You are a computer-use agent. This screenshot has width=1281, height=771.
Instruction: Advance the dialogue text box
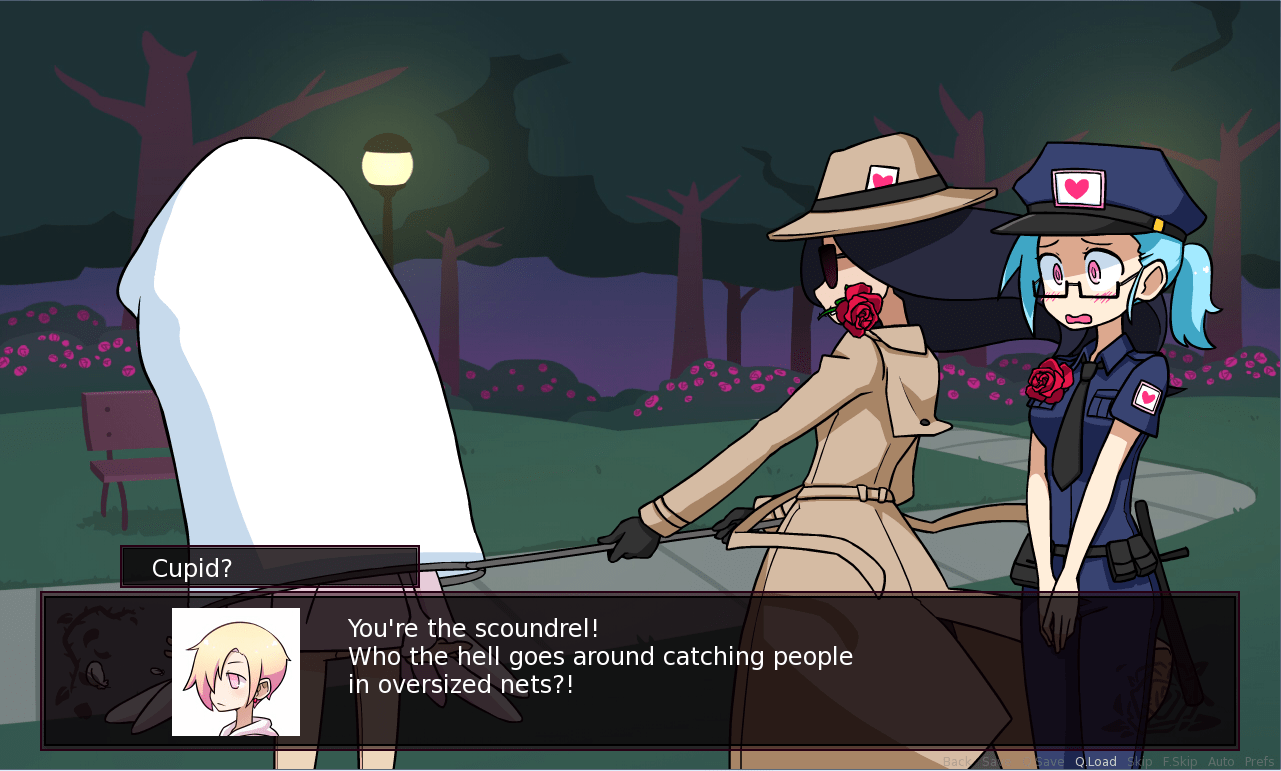pyautogui.click(x=700, y=670)
